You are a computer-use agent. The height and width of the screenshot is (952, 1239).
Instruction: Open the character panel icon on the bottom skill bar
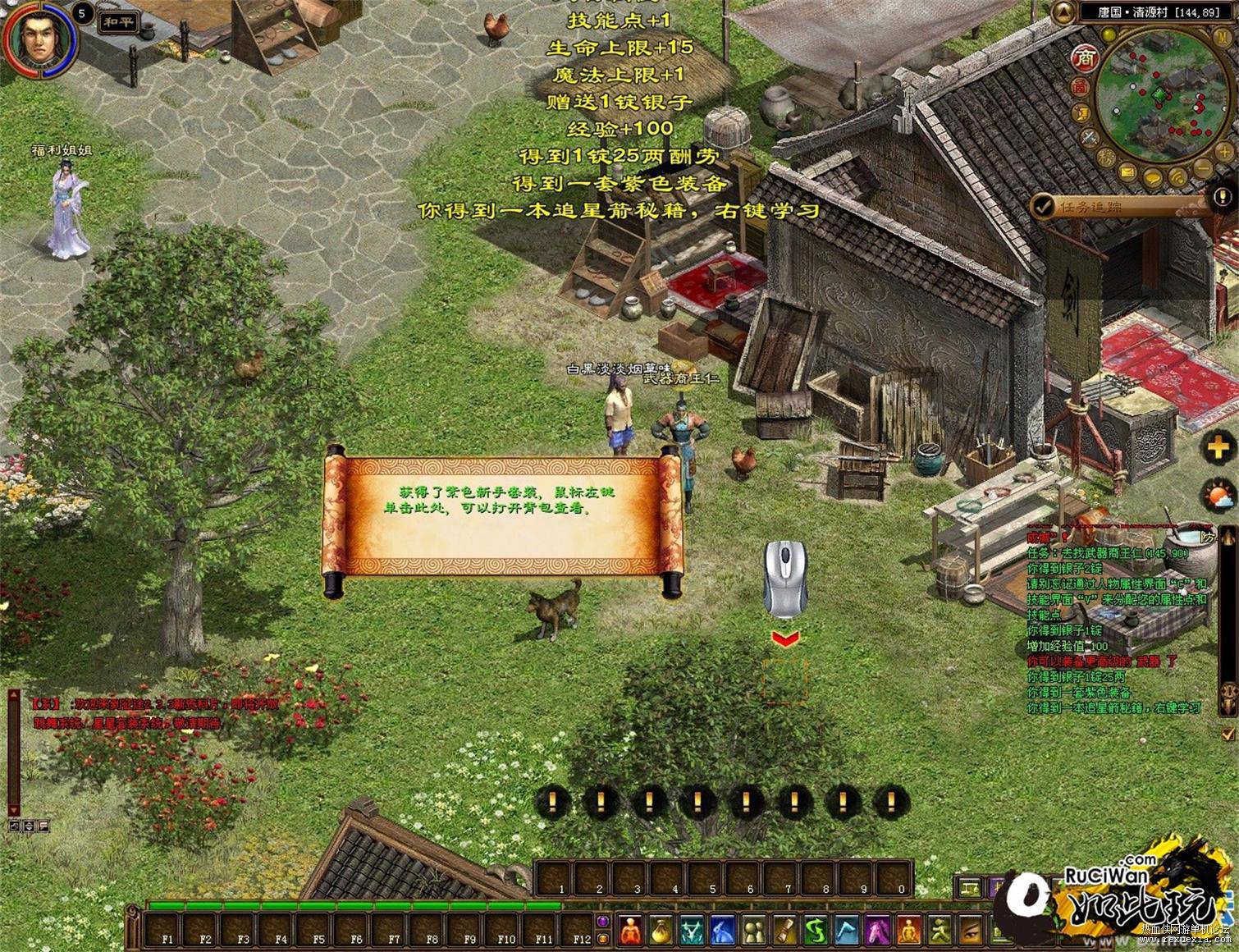coord(629,932)
